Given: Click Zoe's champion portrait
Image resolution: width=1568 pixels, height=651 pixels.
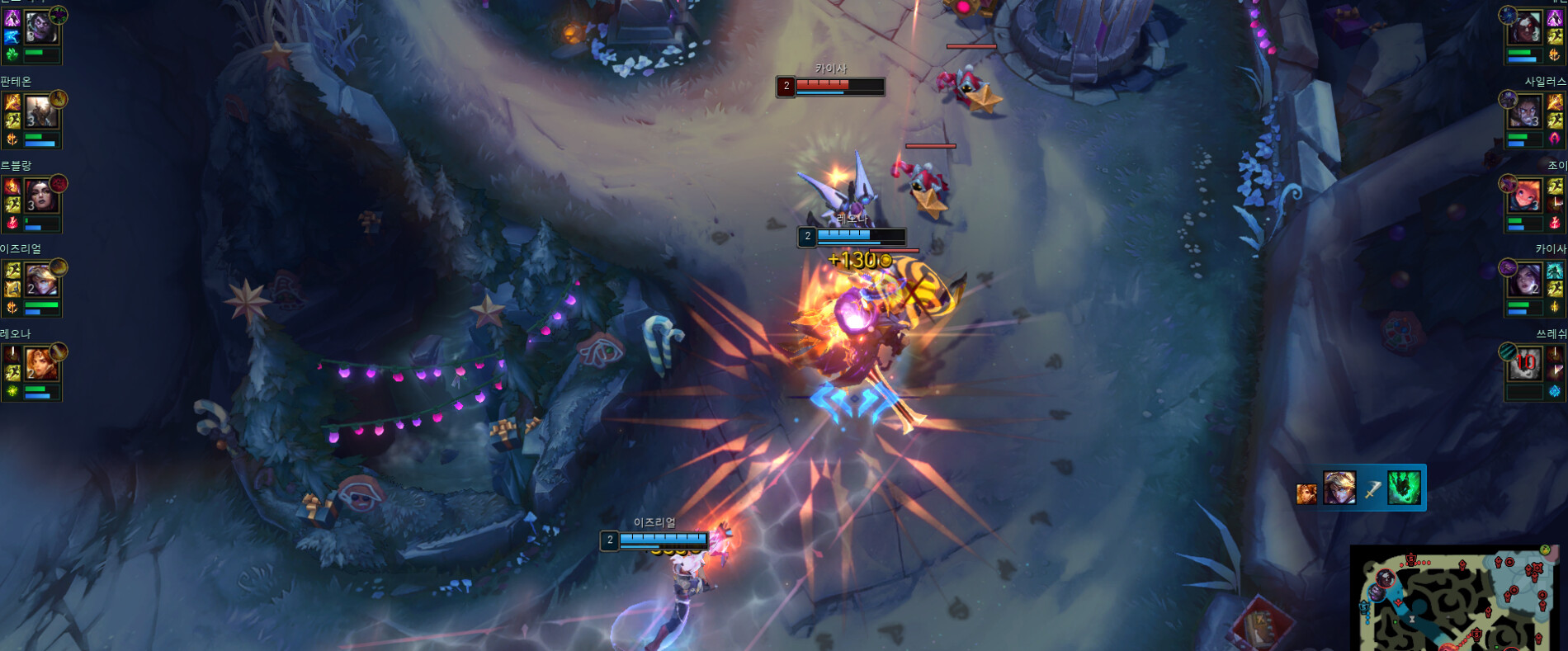Looking at the screenshot, I should (x=1526, y=196).
